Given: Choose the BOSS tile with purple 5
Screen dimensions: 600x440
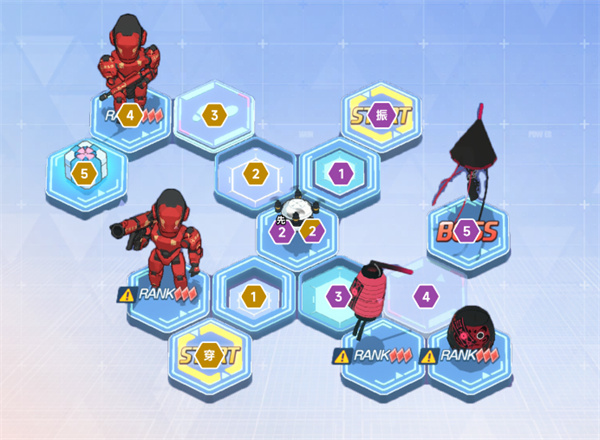Looking at the screenshot, I should (466, 232).
